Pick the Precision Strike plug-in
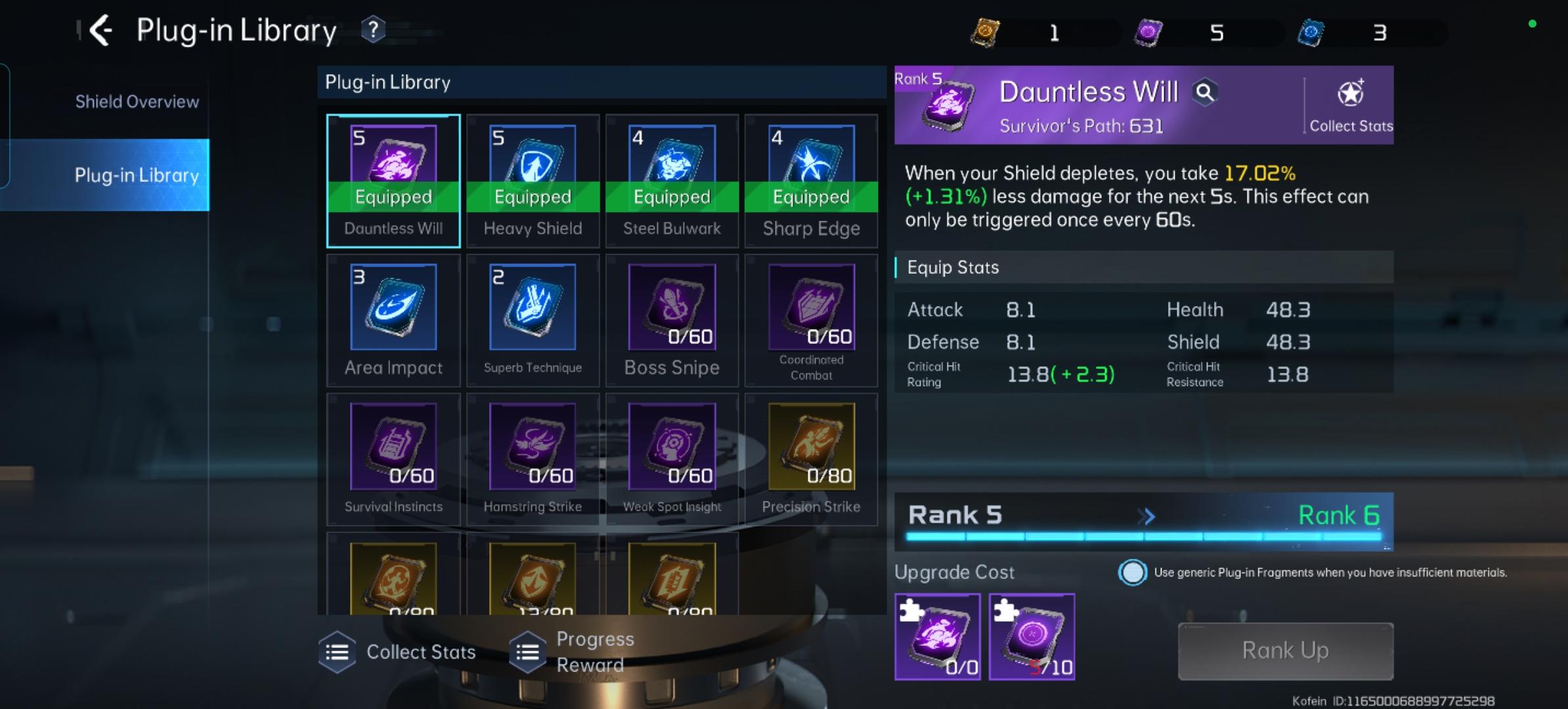Image resolution: width=1568 pixels, height=709 pixels. pos(811,459)
